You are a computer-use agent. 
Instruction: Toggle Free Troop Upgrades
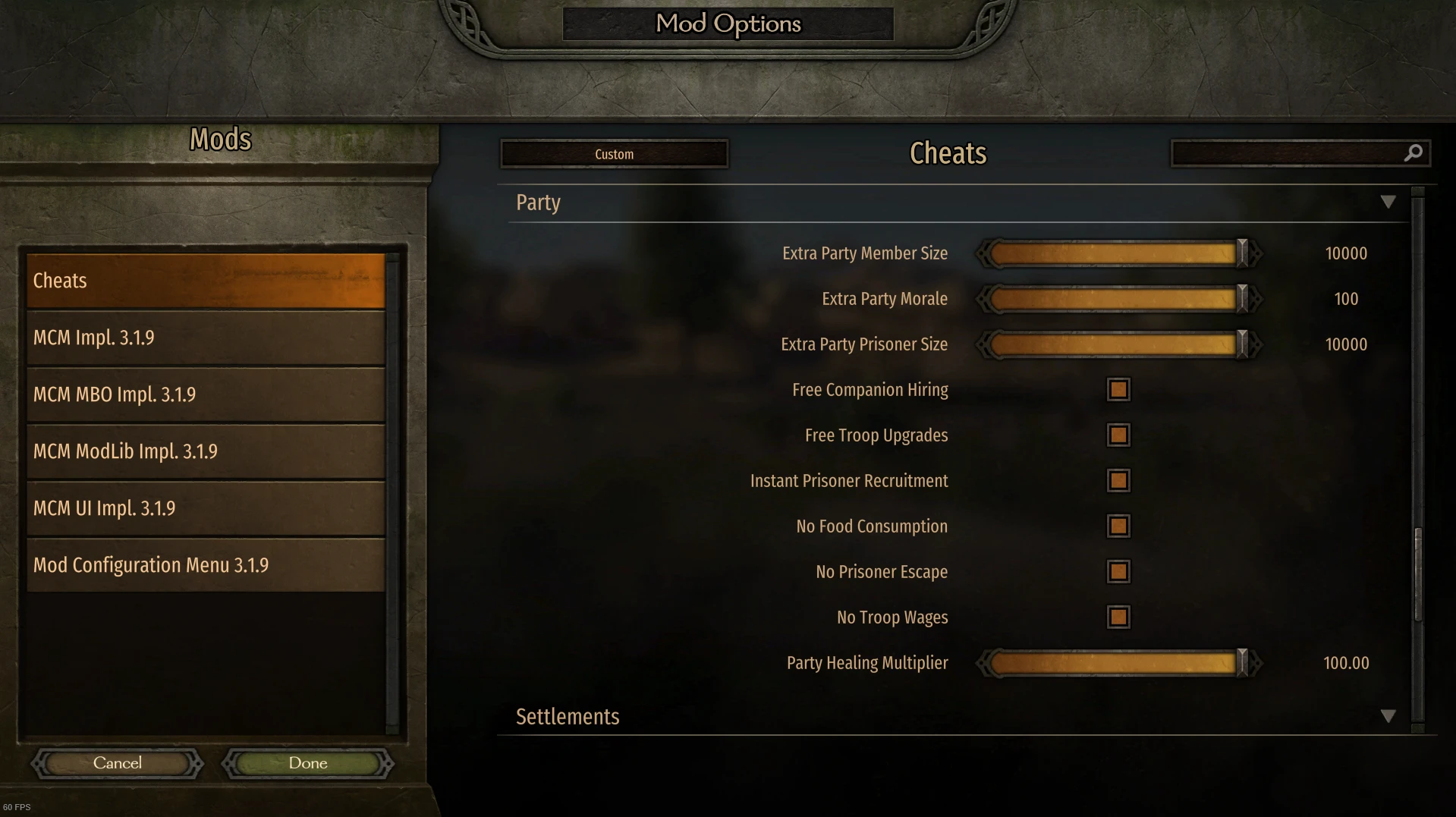tap(1118, 435)
